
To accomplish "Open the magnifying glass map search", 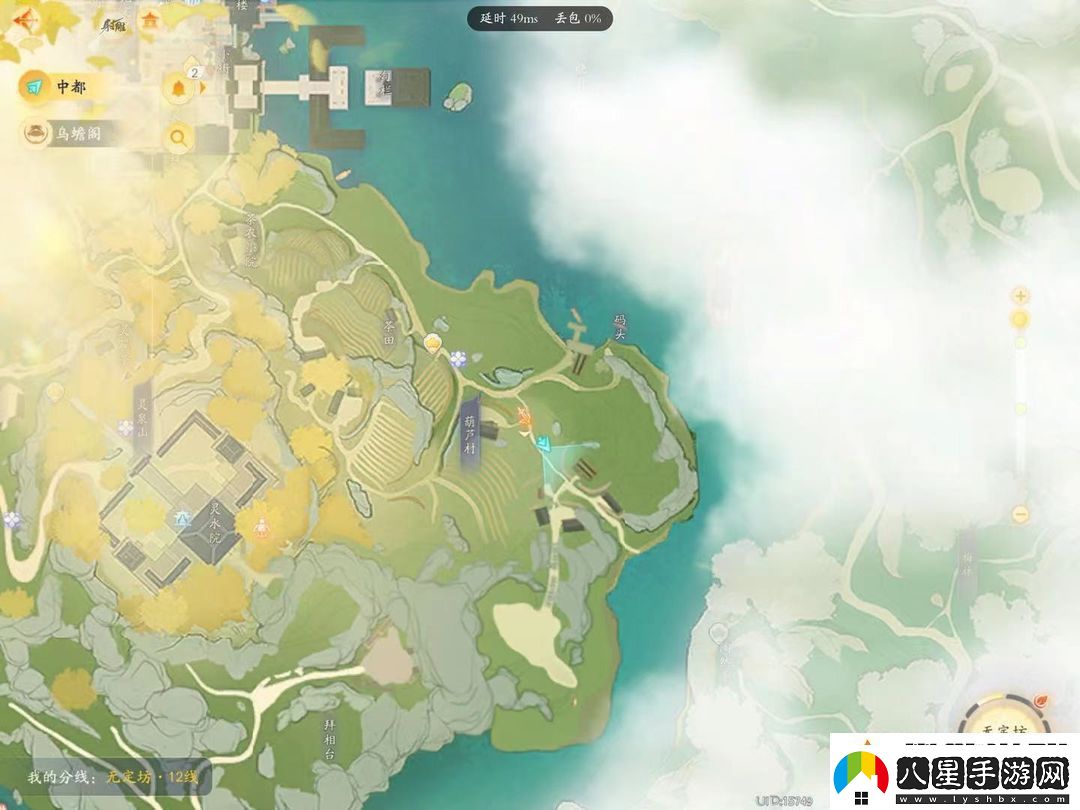I will 178,138.
